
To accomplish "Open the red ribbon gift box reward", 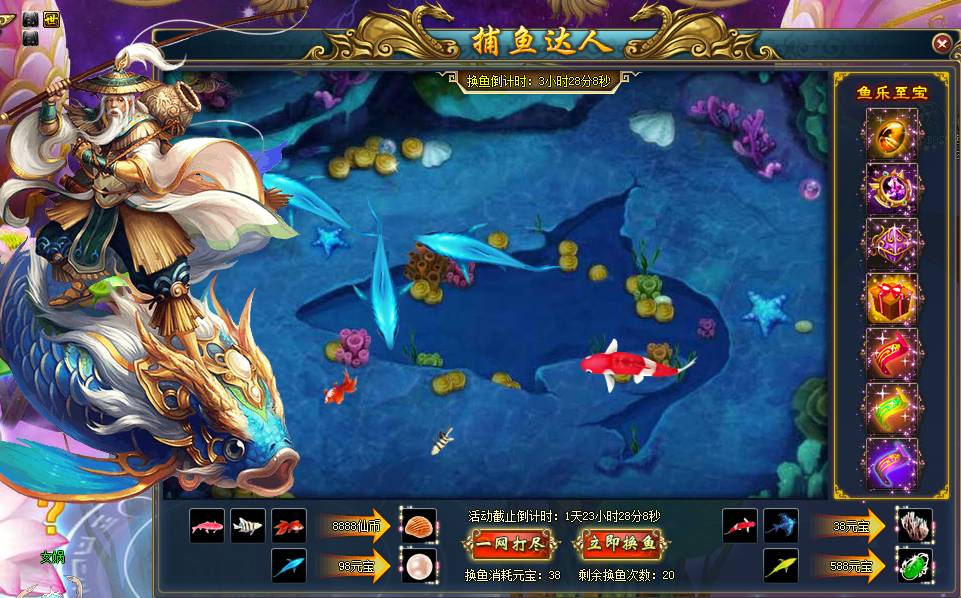I will pyautogui.click(x=891, y=299).
